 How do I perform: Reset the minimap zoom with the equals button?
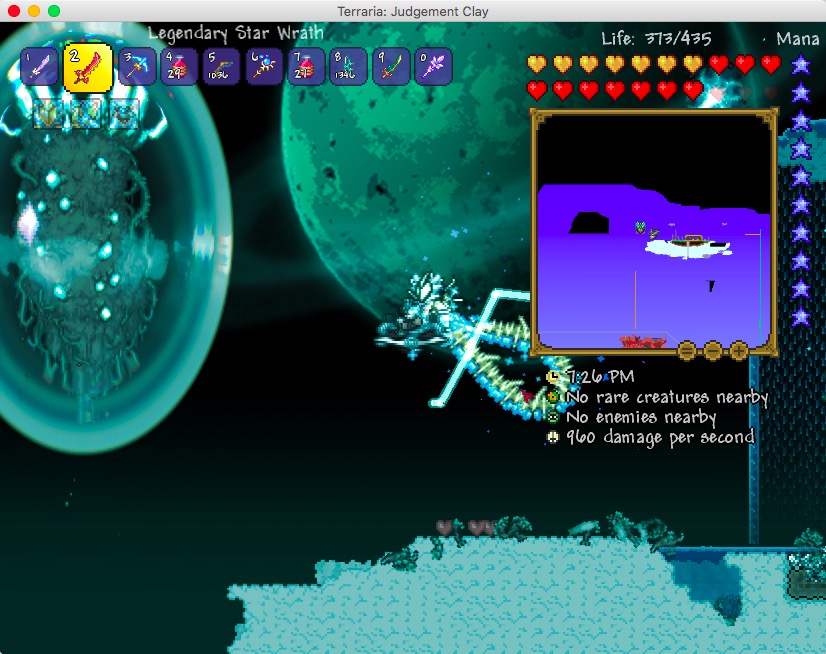[687, 350]
